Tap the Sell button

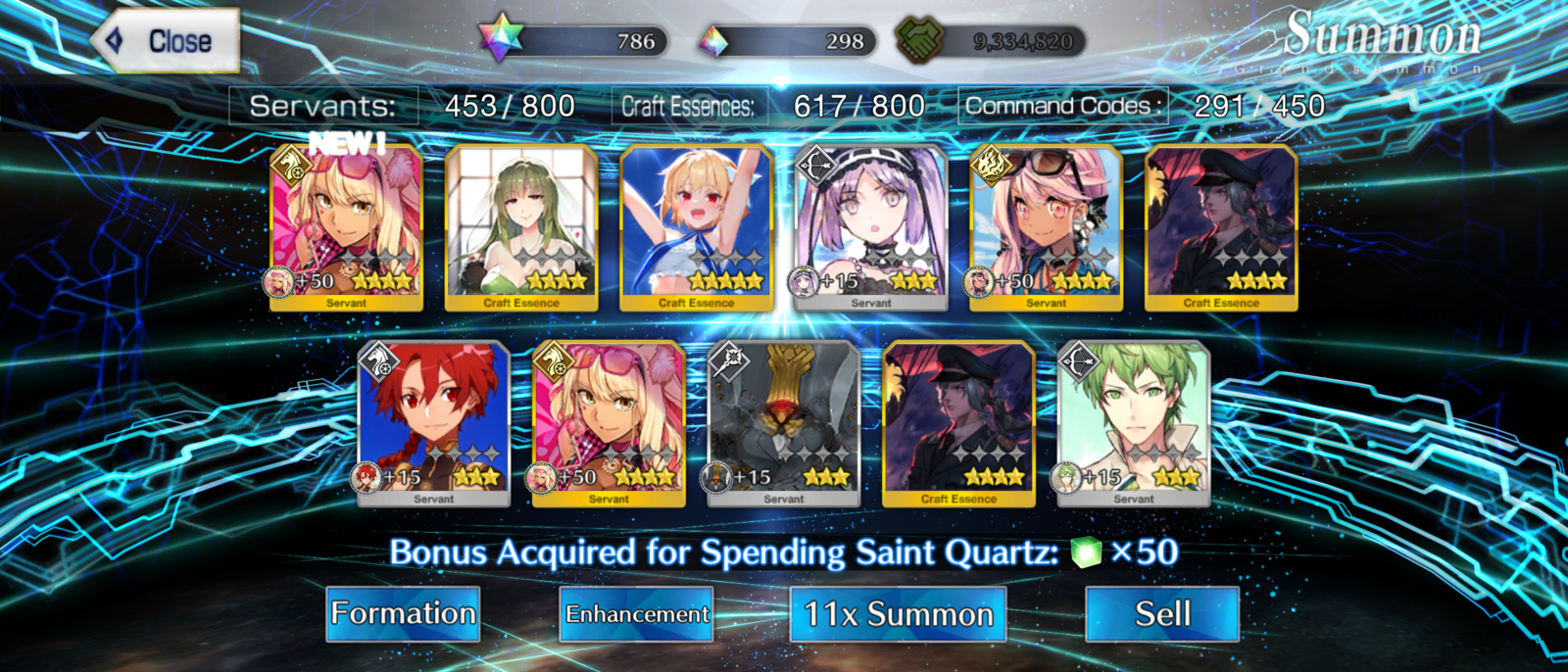pyautogui.click(x=1162, y=614)
